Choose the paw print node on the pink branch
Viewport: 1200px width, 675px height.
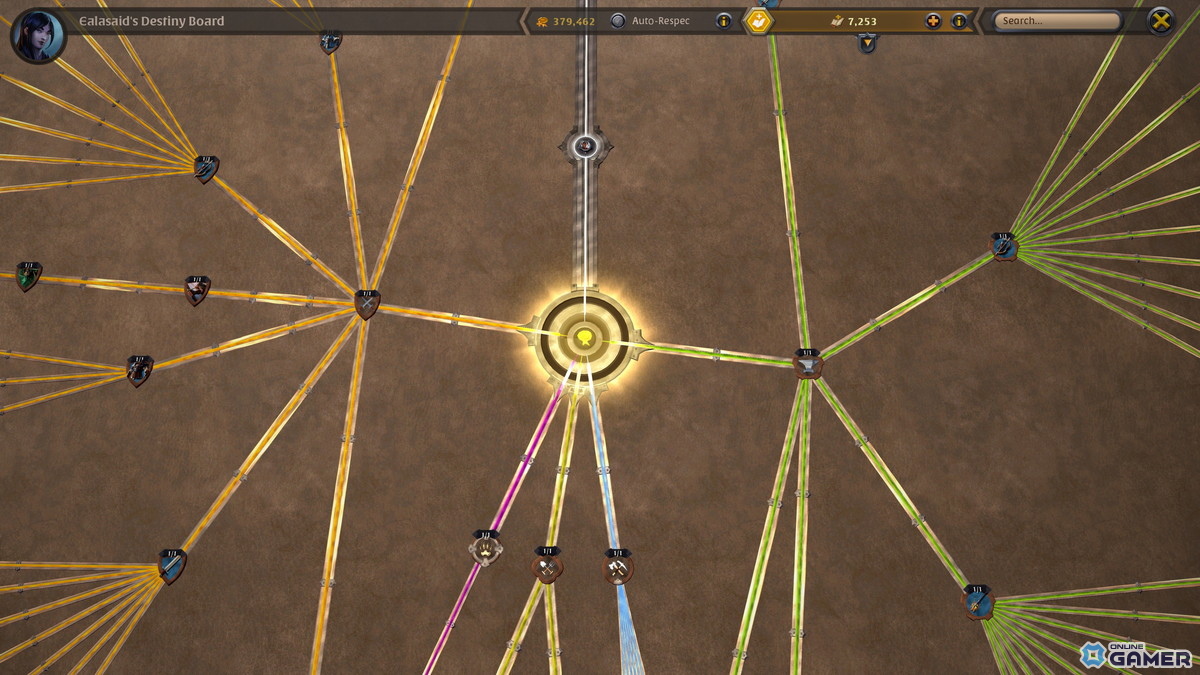click(x=485, y=549)
